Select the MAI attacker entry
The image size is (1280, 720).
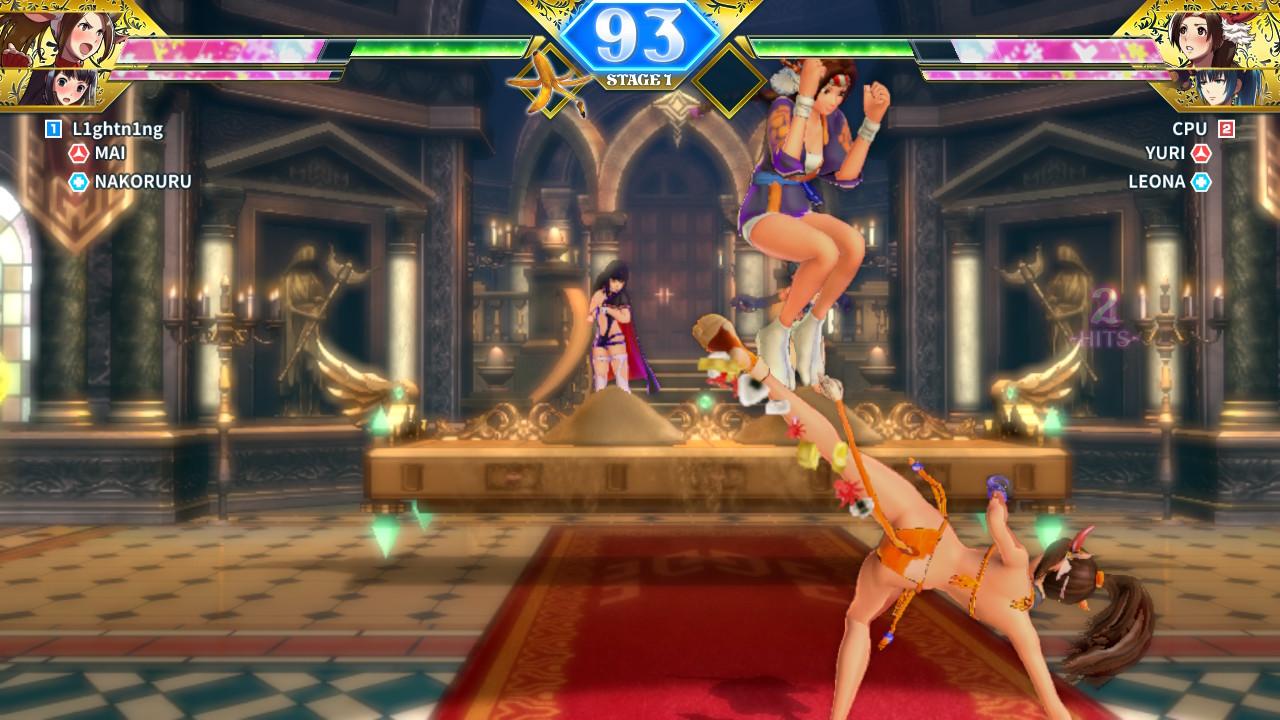(110, 154)
